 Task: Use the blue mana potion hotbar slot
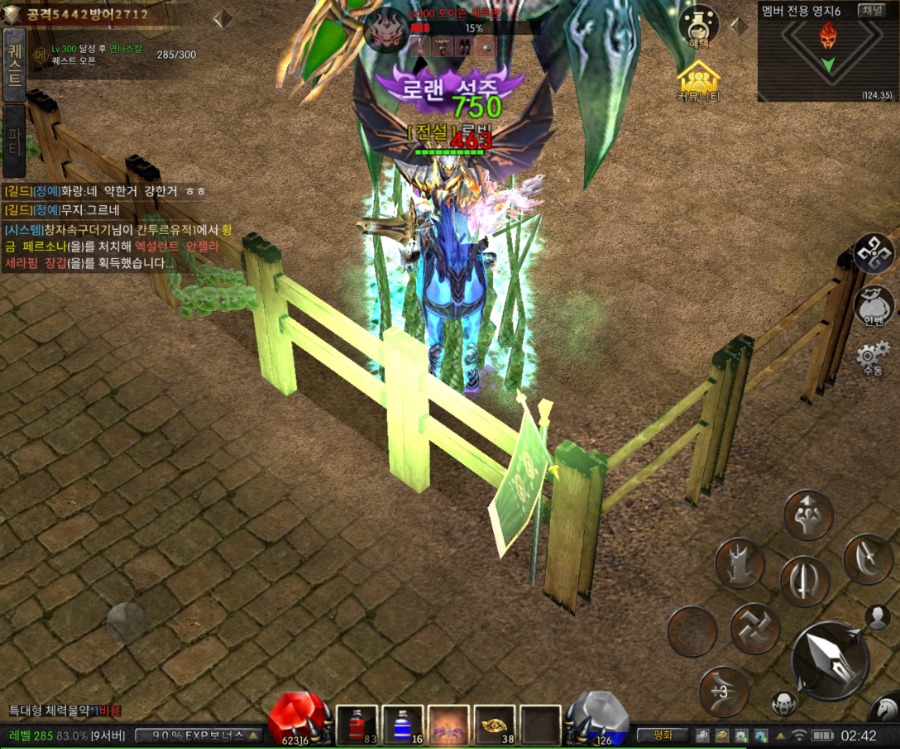tap(402, 724)
